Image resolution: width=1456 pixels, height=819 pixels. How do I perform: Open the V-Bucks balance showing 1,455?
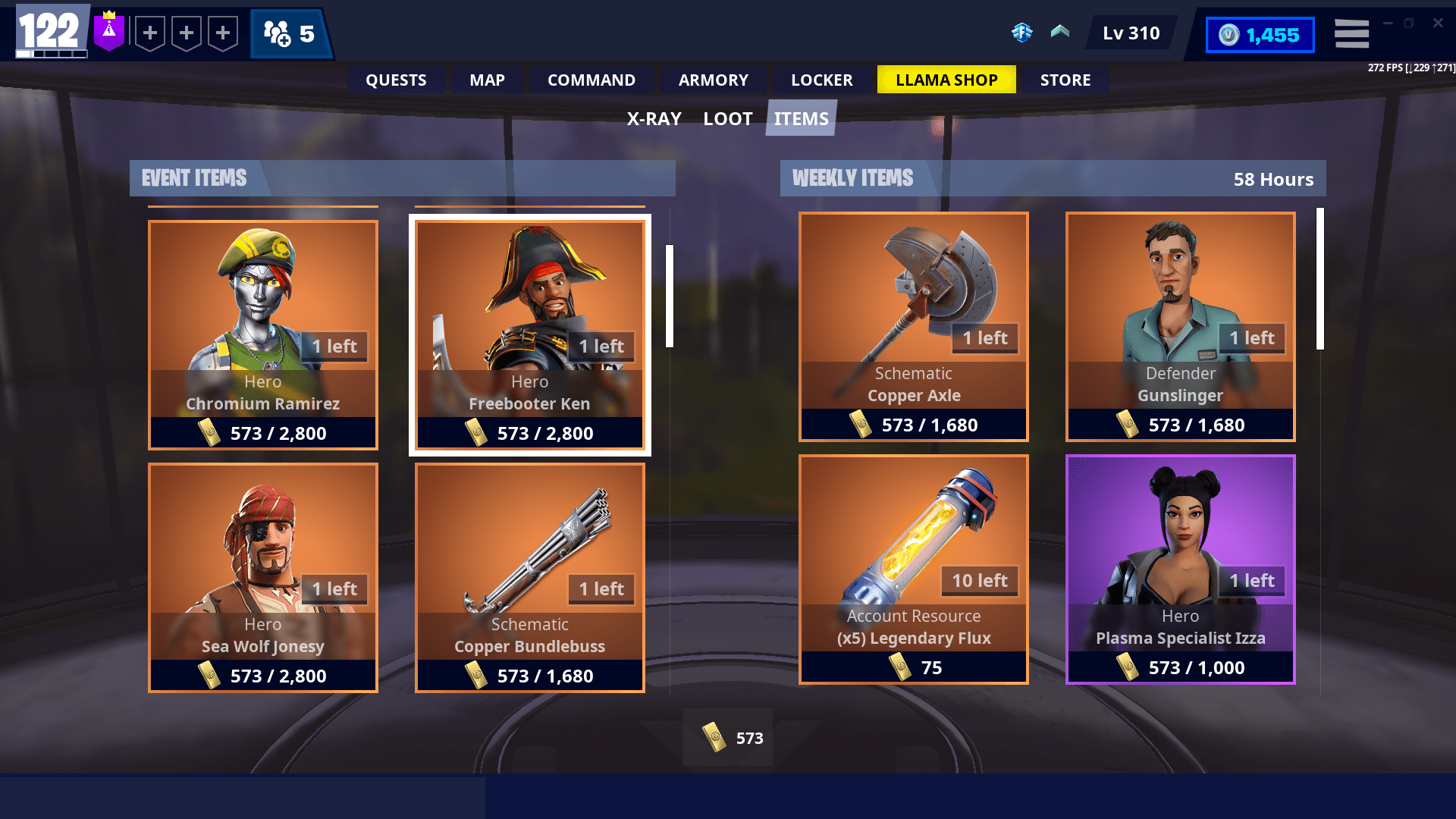point(1259,34)
